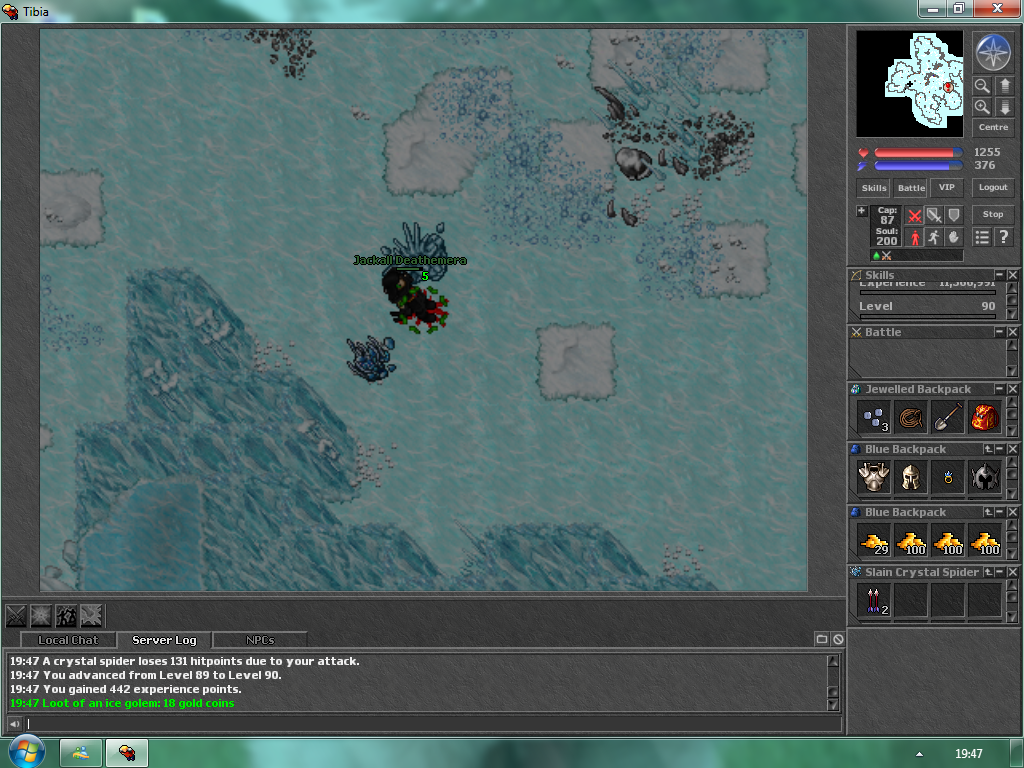Click the Stop button
The height and width of the screenshot is (768, 1024).
tap(993, 214)
